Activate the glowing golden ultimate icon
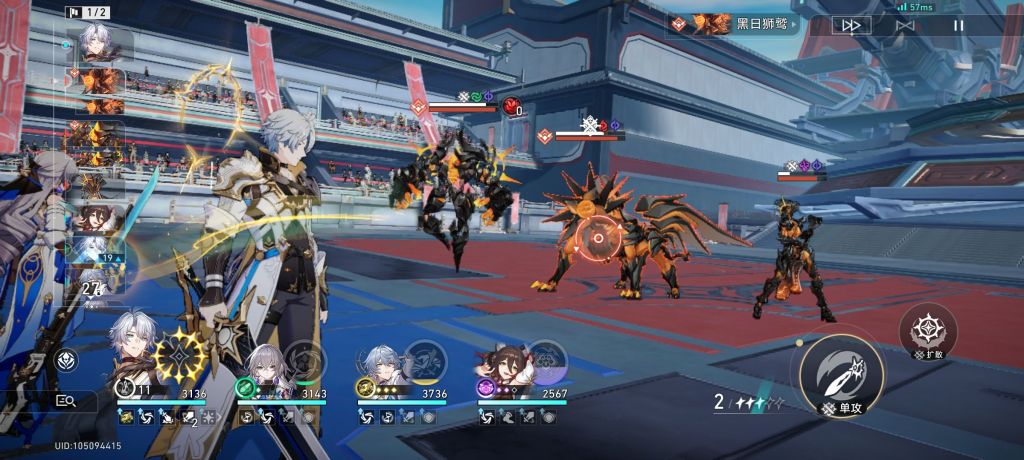This screenshot has height=460, width=1024. (181, 354)
